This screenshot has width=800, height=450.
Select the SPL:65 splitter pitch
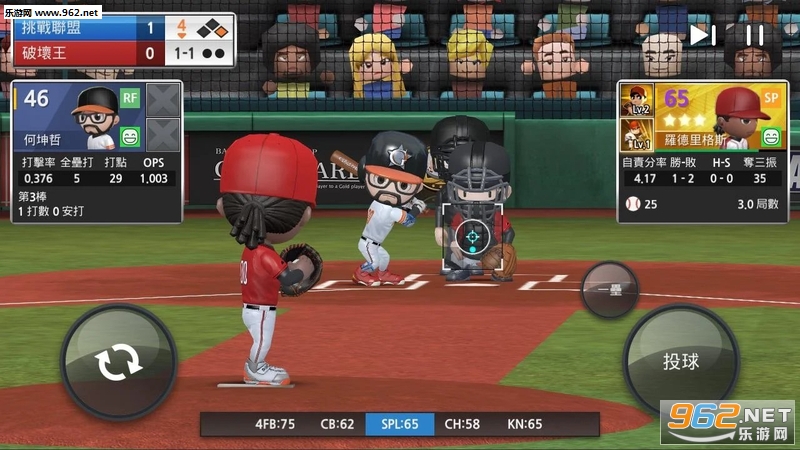pyautogui.click(x=400, y=424)
